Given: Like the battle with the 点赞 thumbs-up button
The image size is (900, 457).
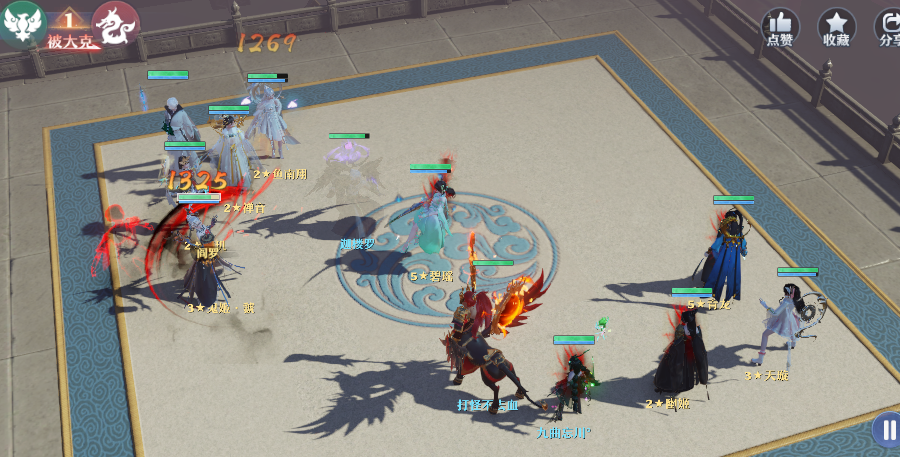Looking at the screenshot, I should tap(780, 25).
